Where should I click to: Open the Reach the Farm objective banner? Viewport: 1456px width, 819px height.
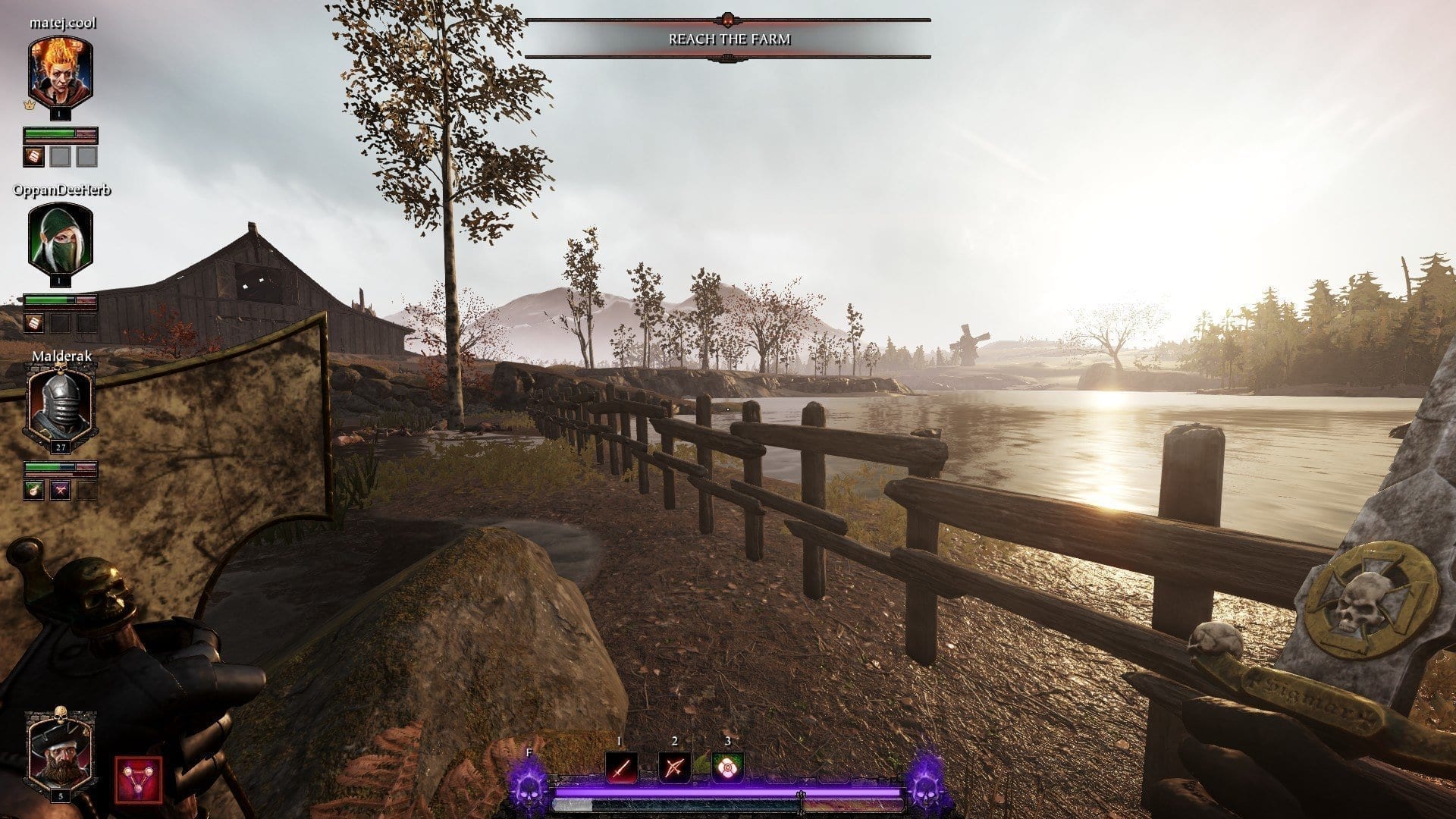tap(729, 39)
